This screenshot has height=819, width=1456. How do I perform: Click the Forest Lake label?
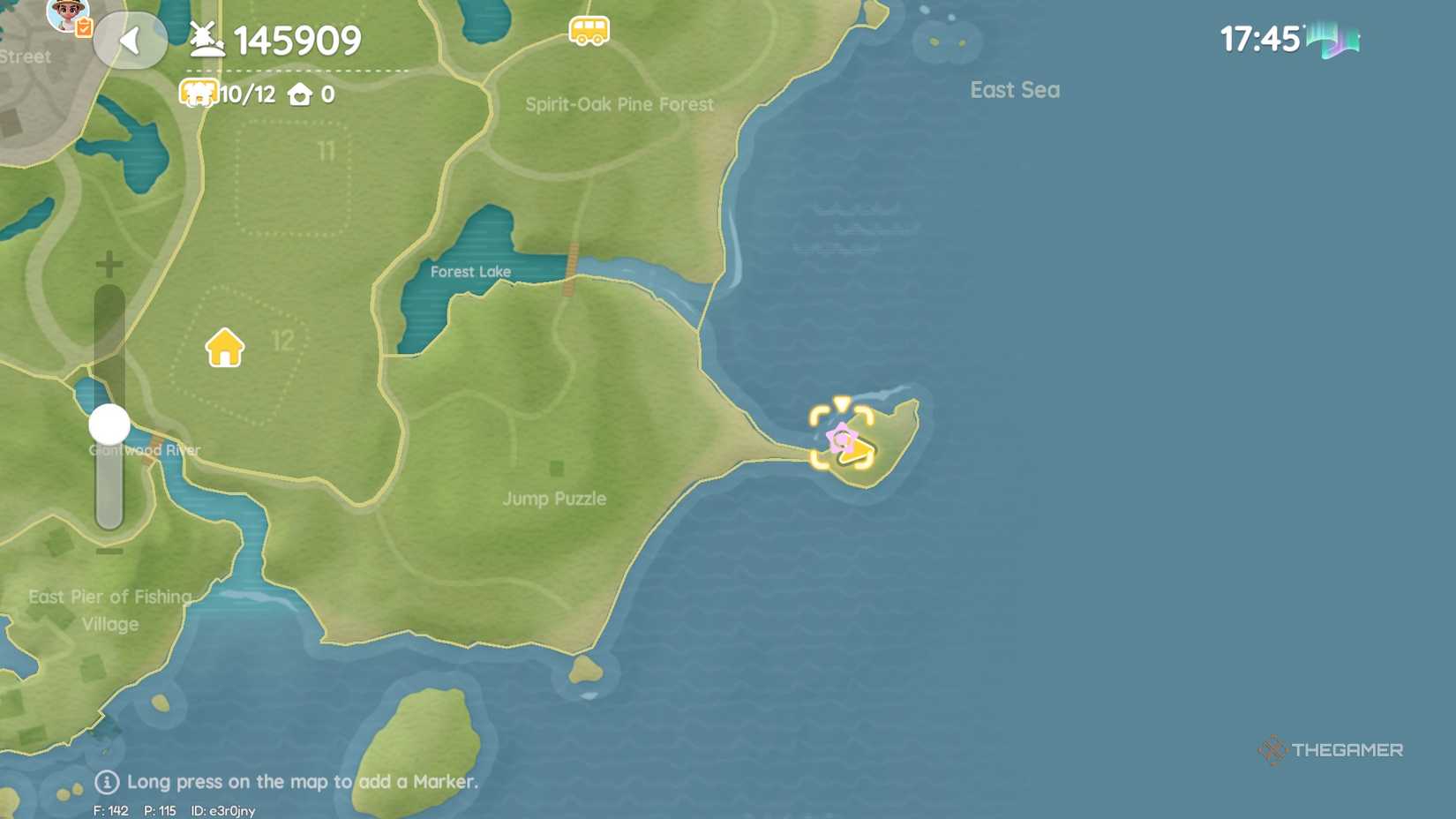click(471, 271)
